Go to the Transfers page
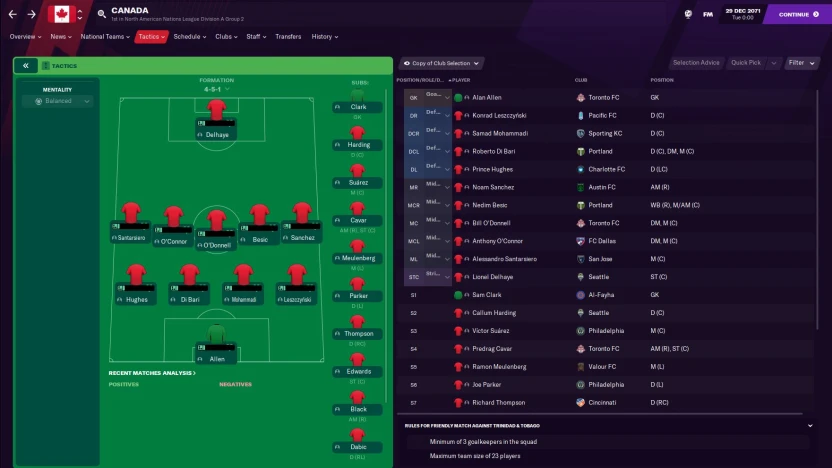 (288, 37)
